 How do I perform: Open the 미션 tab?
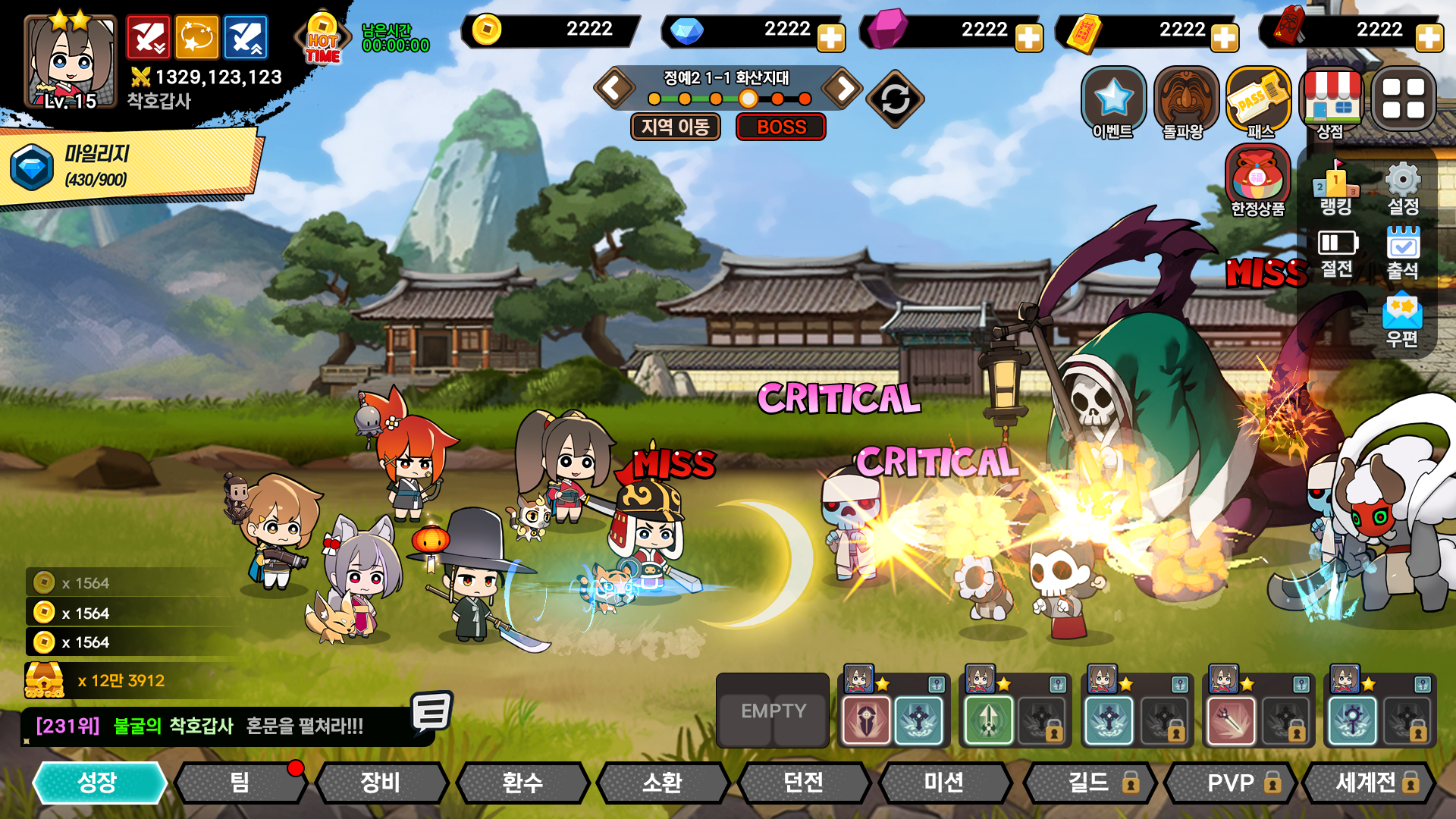(944, 783)
